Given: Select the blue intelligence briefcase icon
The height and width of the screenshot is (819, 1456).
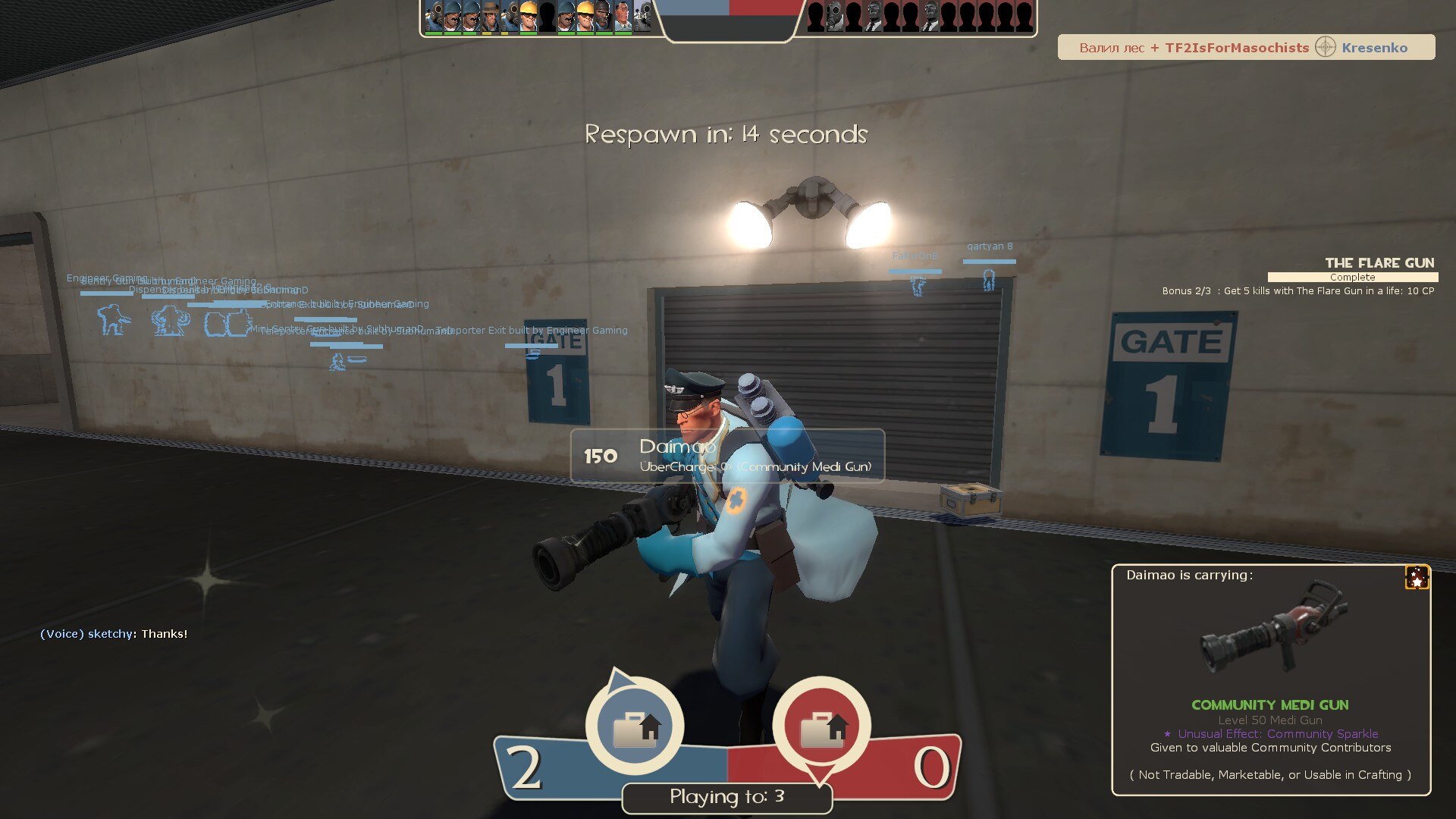Looking at the screenshot, I should coord(635,726).
